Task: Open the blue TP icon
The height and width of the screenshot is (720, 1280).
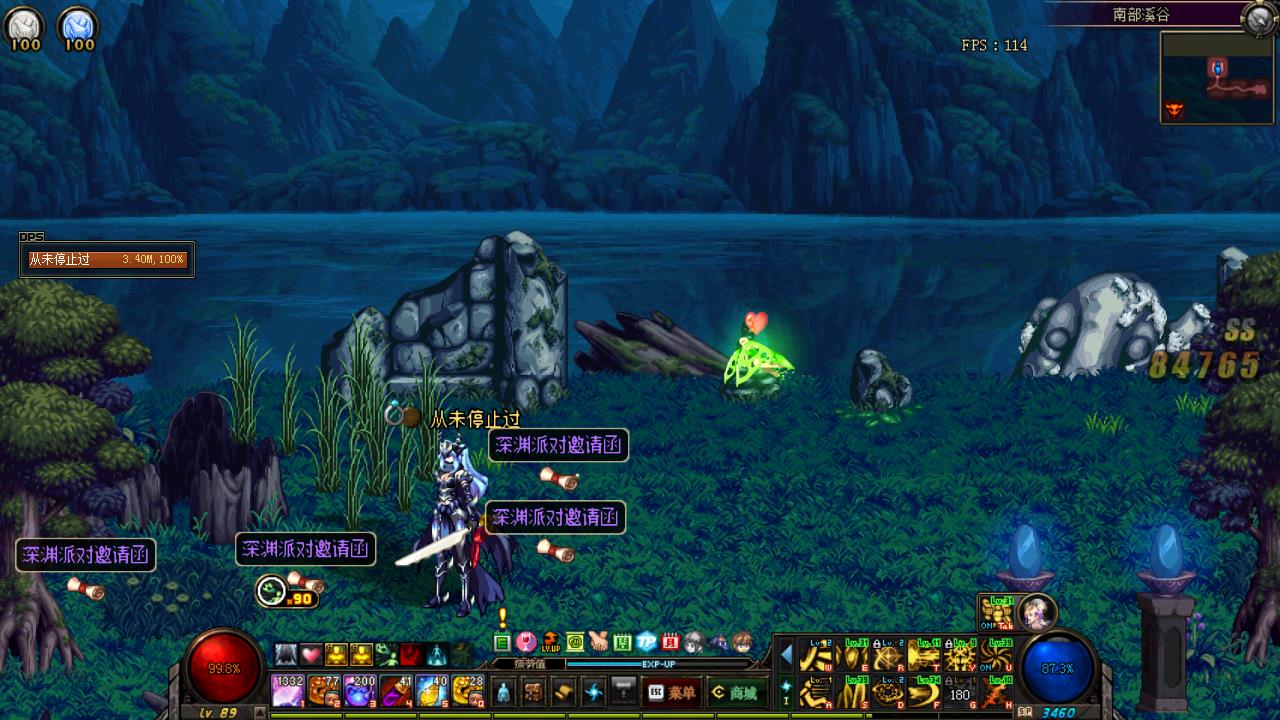Action: [647, 642]
